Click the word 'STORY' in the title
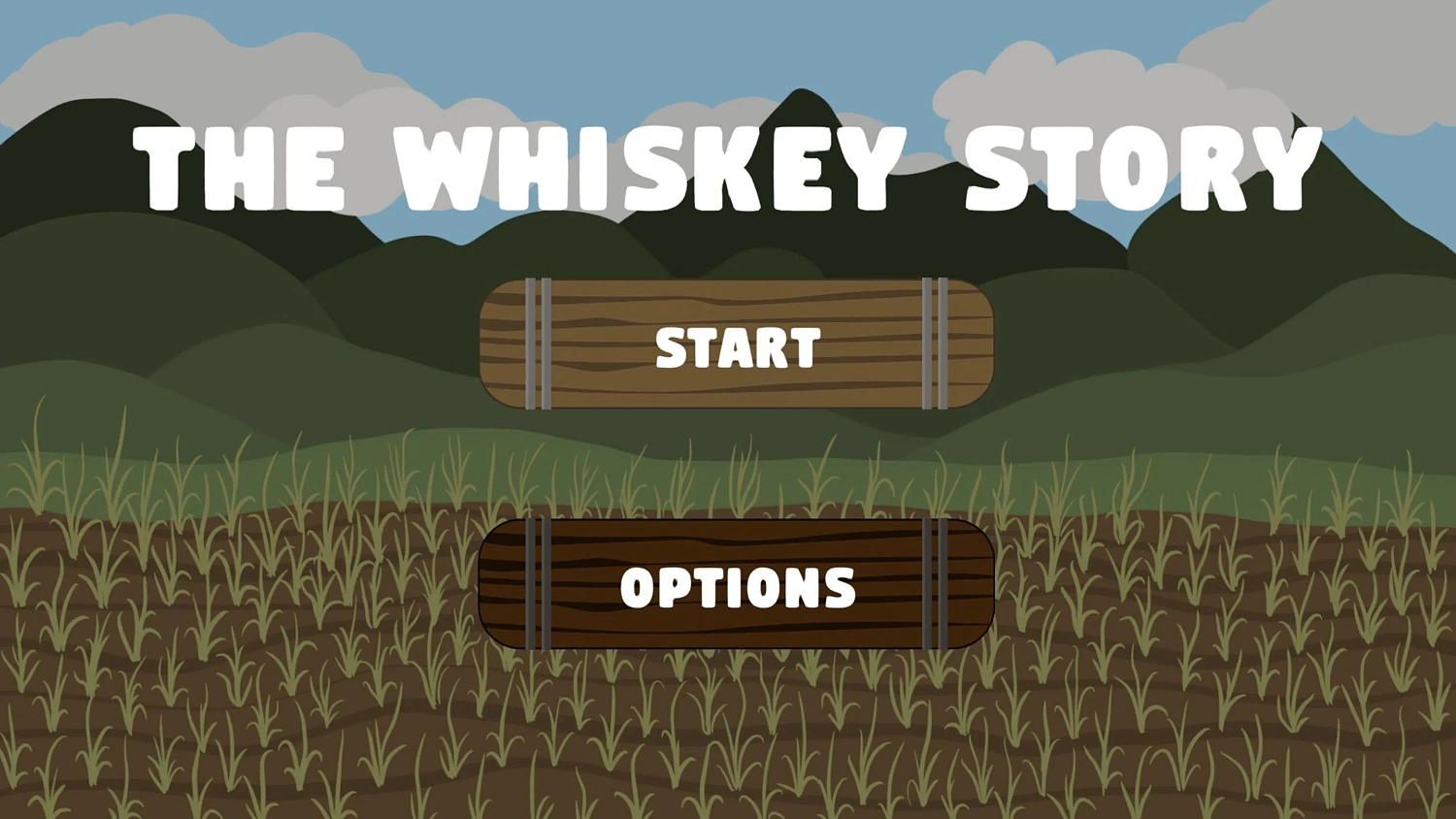This screenshot has width=1456, height=819. point(1141,167)
